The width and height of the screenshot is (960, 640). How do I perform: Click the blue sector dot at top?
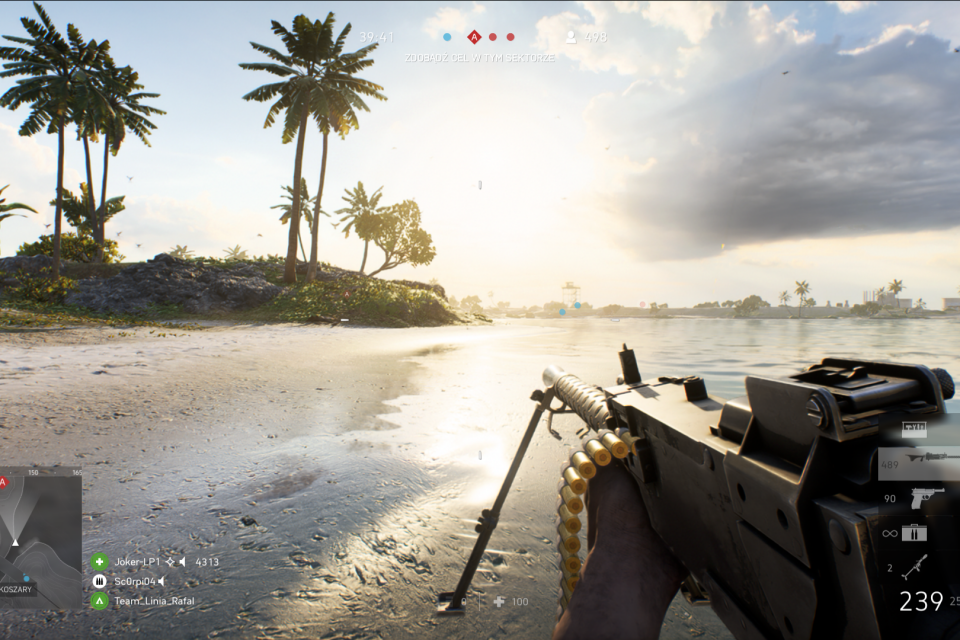(x=447, y=37)
